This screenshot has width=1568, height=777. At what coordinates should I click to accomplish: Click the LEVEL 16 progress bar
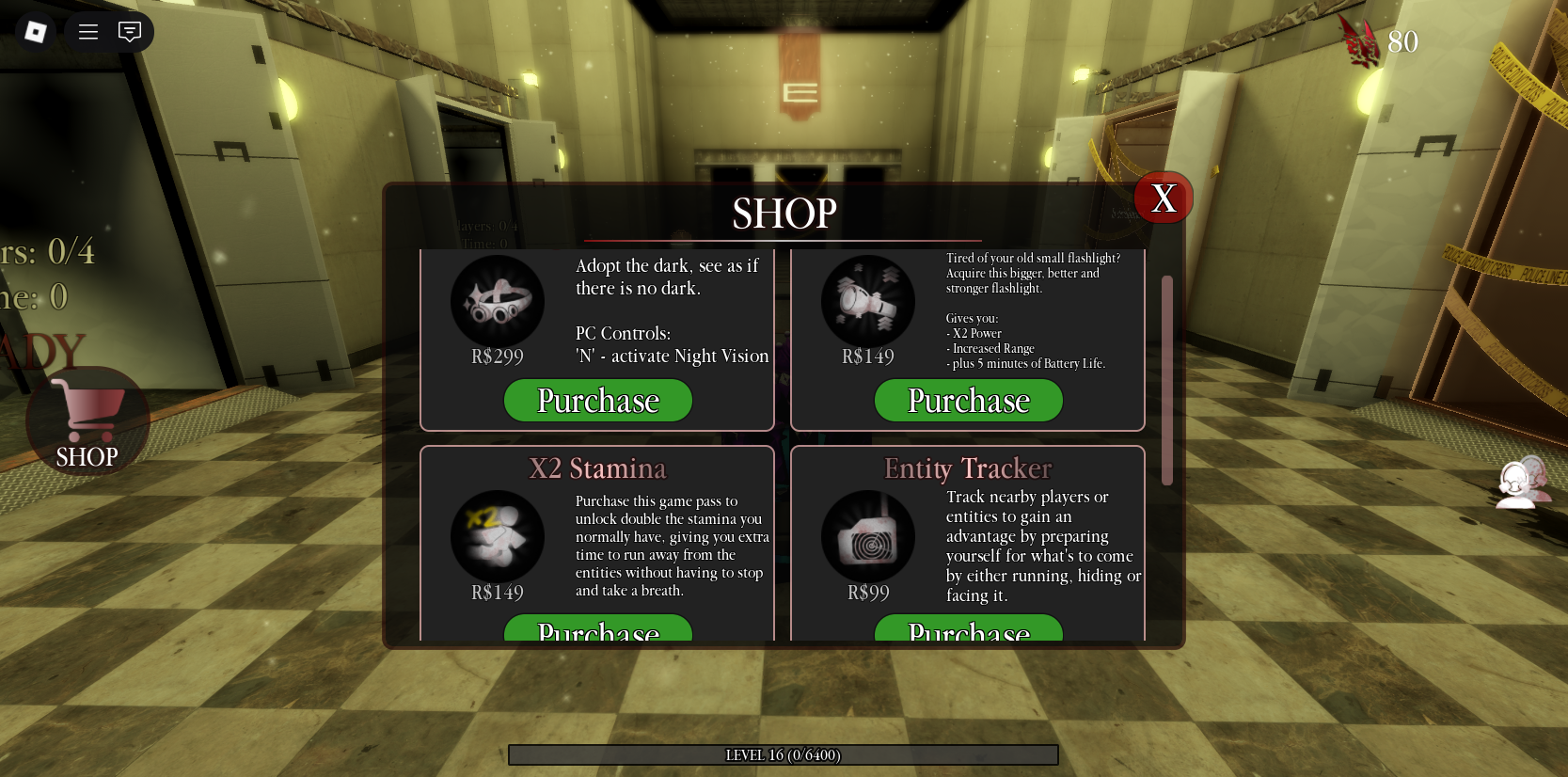click(784, 754)
